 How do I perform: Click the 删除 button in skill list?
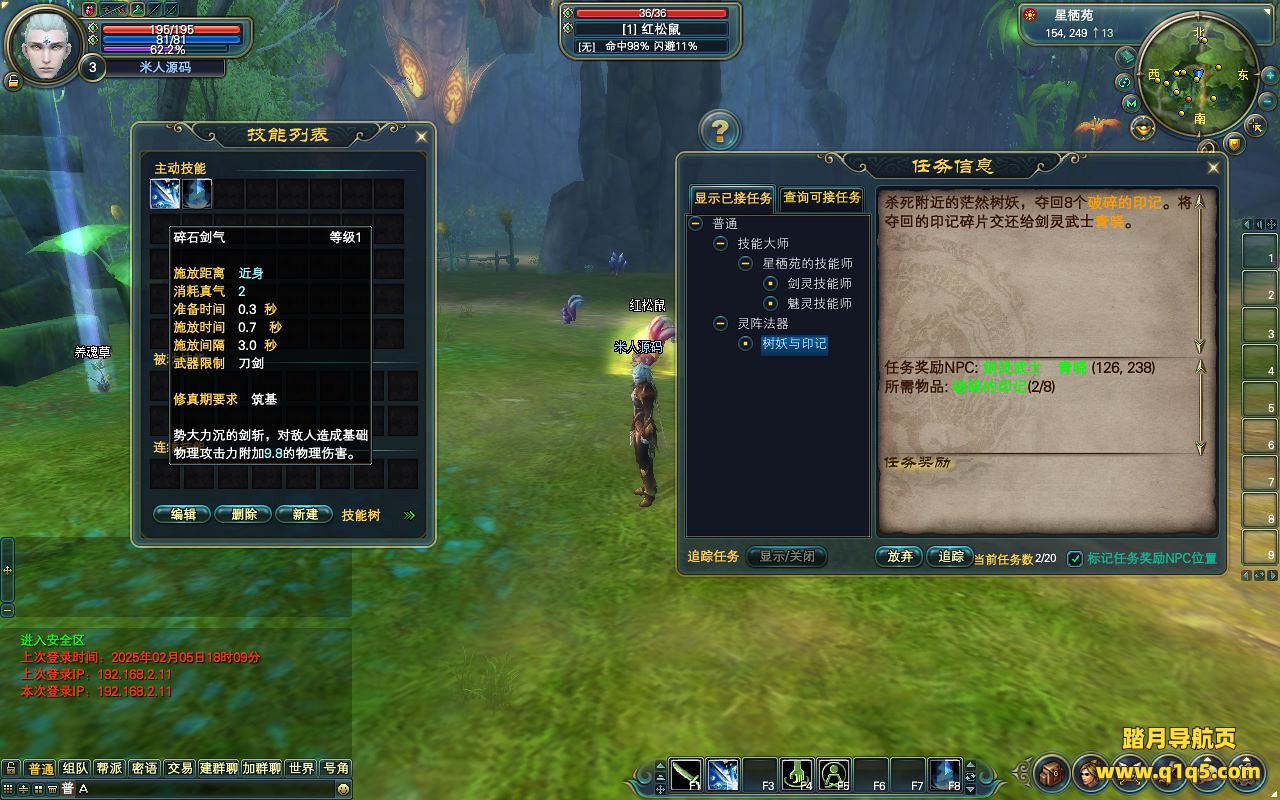[x=244, y=514]
